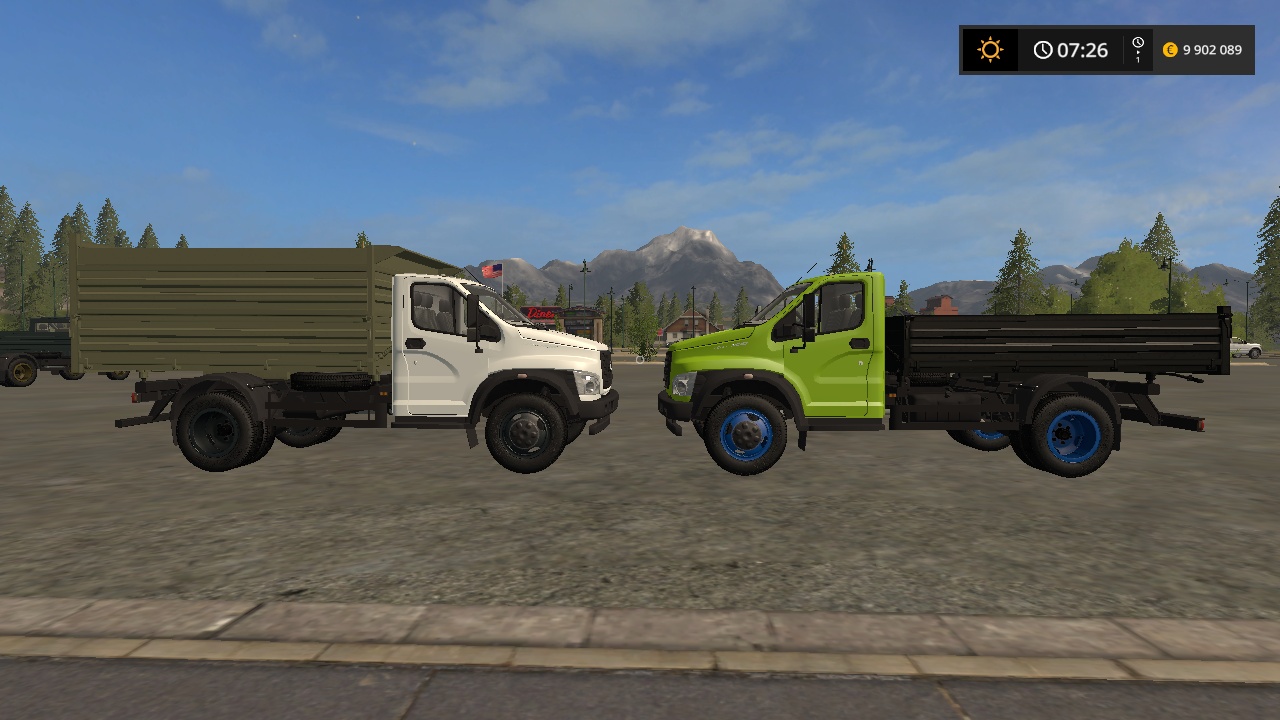This screenshot has width=1280, height=720.
Task: Click the money balance 9 902 089
Action: 1212,49
